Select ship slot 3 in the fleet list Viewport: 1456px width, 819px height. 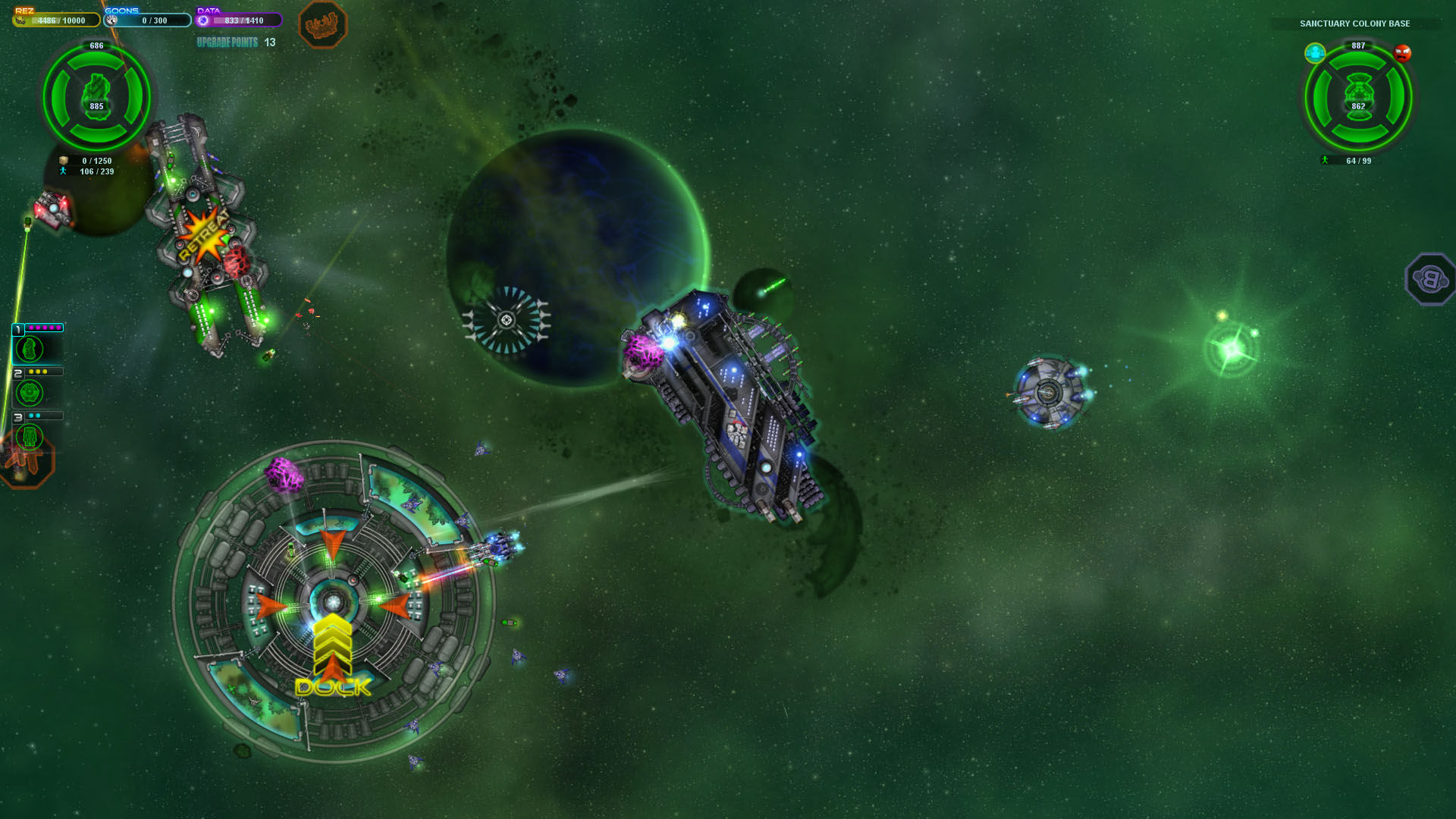[30, 436]
